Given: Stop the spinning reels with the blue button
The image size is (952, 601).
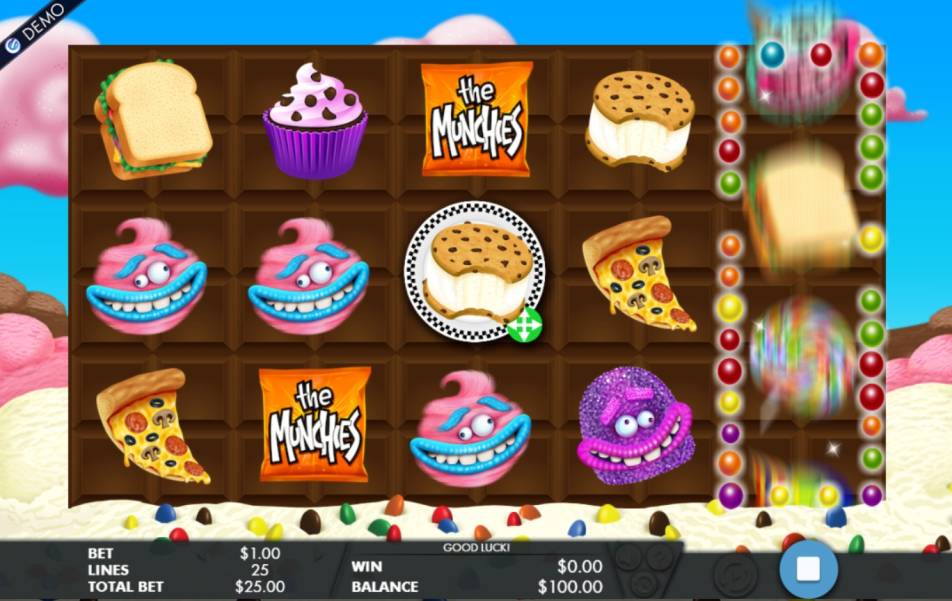Looking at the screenshot, I should pyautogui.click(x=808, y=569).
